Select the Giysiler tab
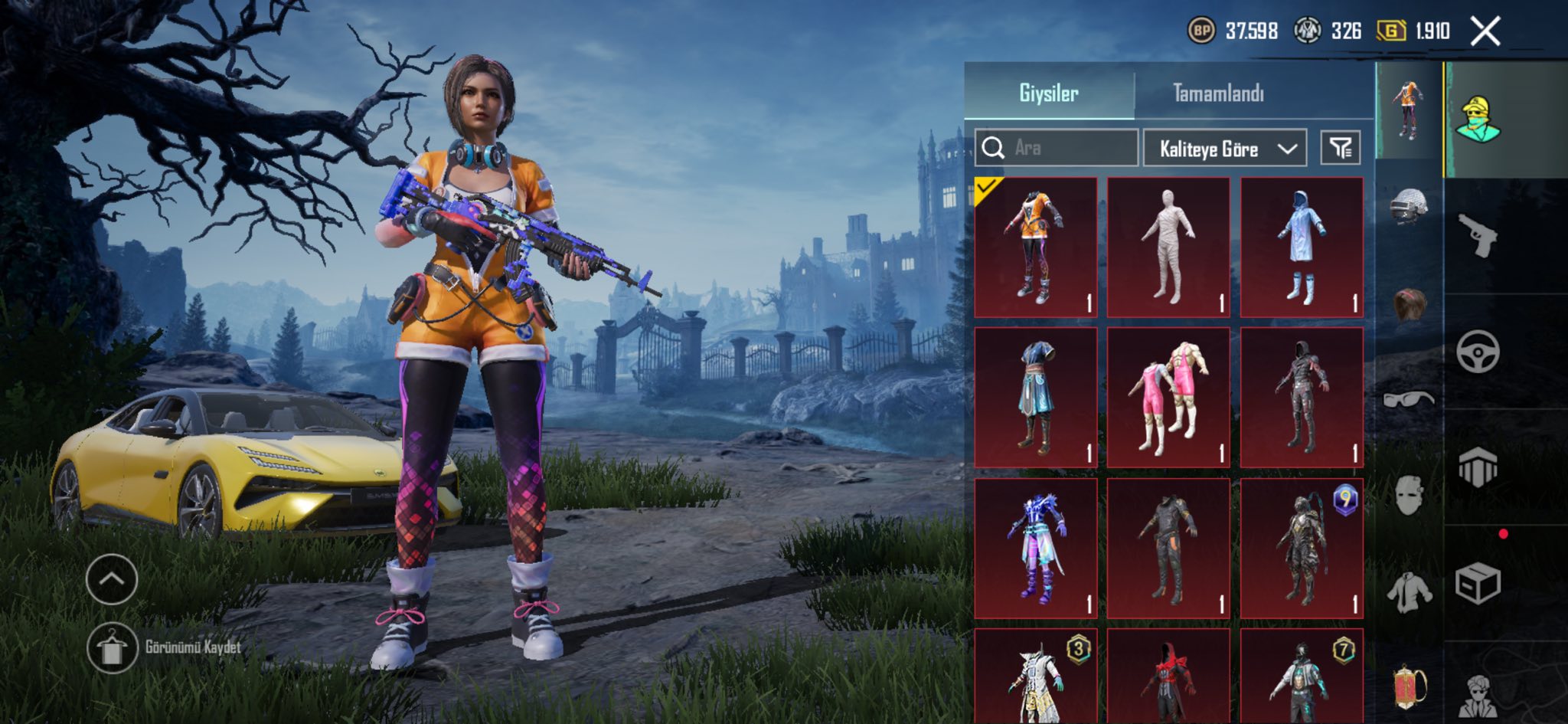This screenshot has height=724, width=1568. 1048,93
